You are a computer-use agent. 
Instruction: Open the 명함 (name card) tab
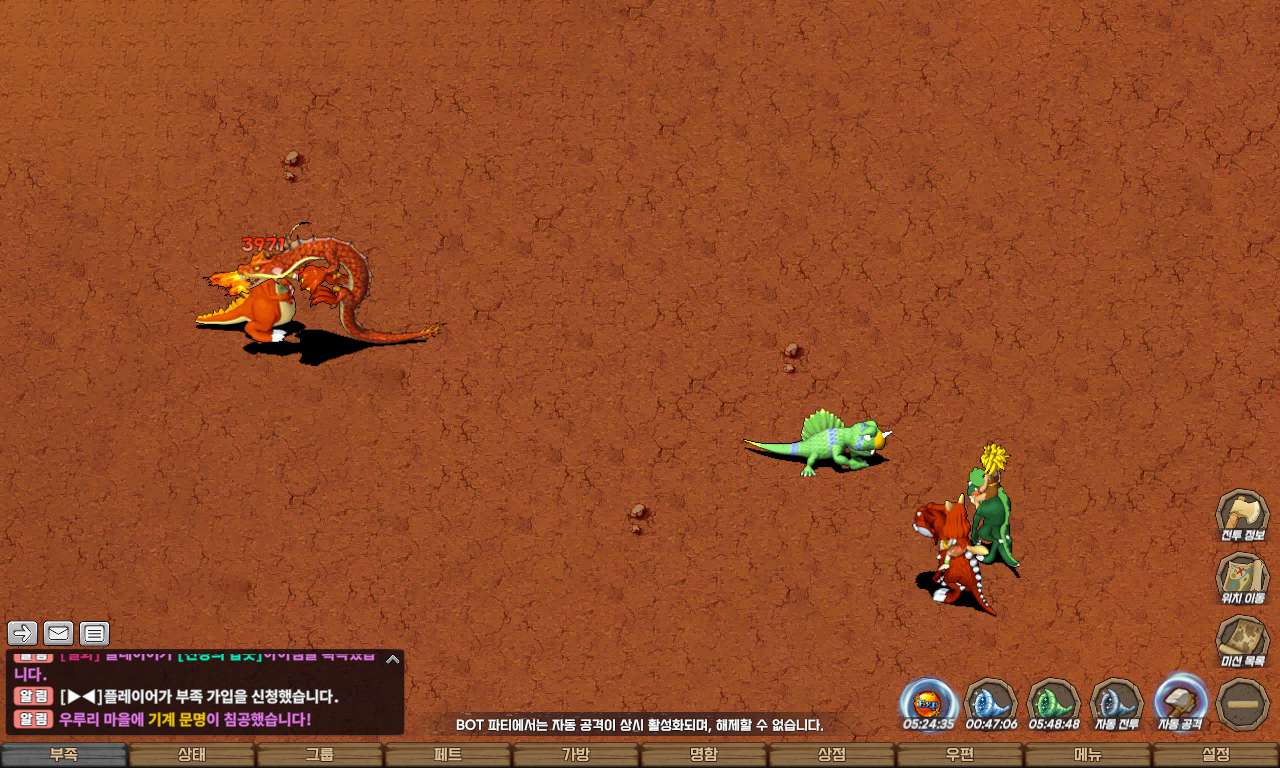click(704, 755)
